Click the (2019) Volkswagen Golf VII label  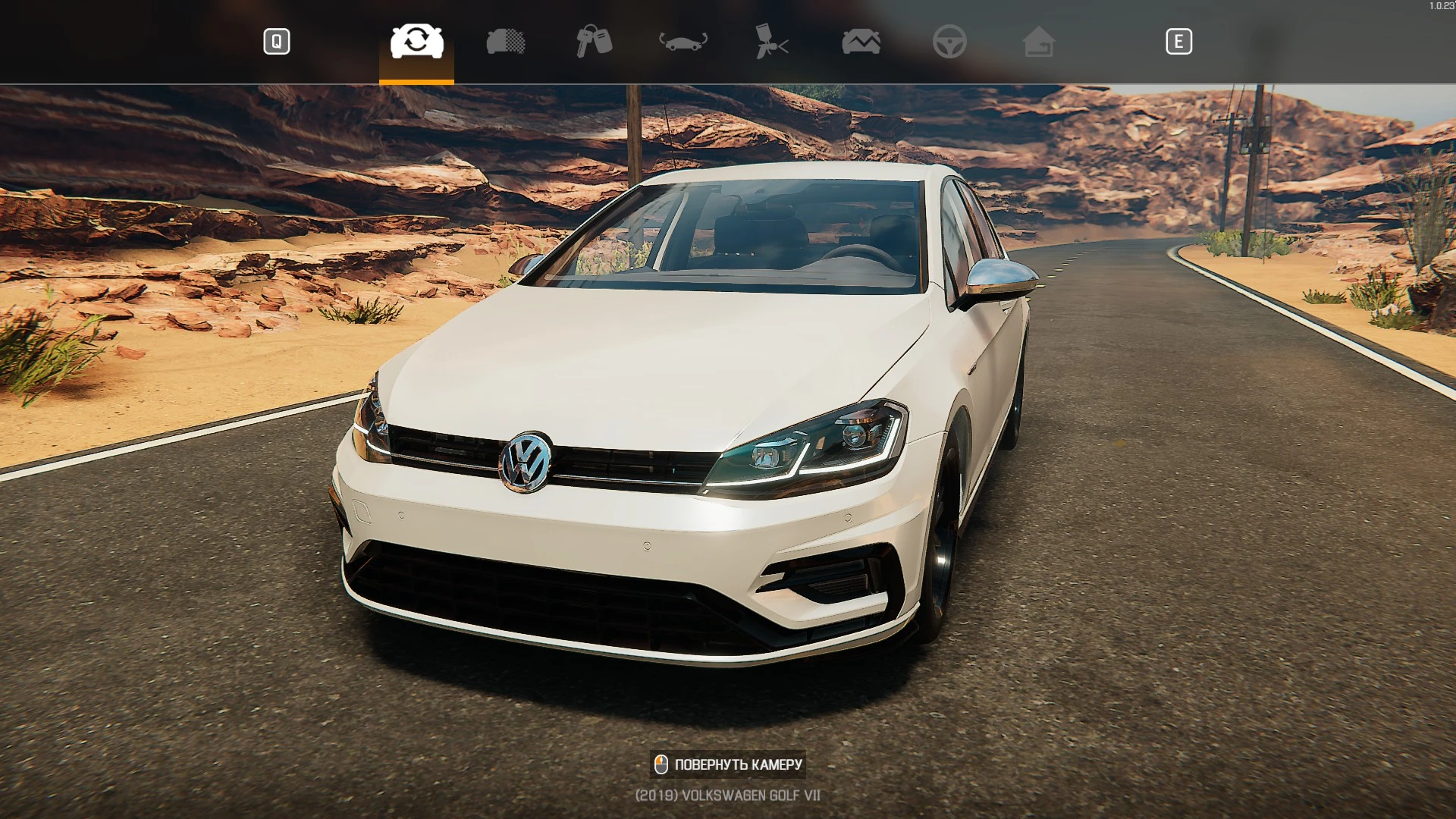tap(728, 795)
